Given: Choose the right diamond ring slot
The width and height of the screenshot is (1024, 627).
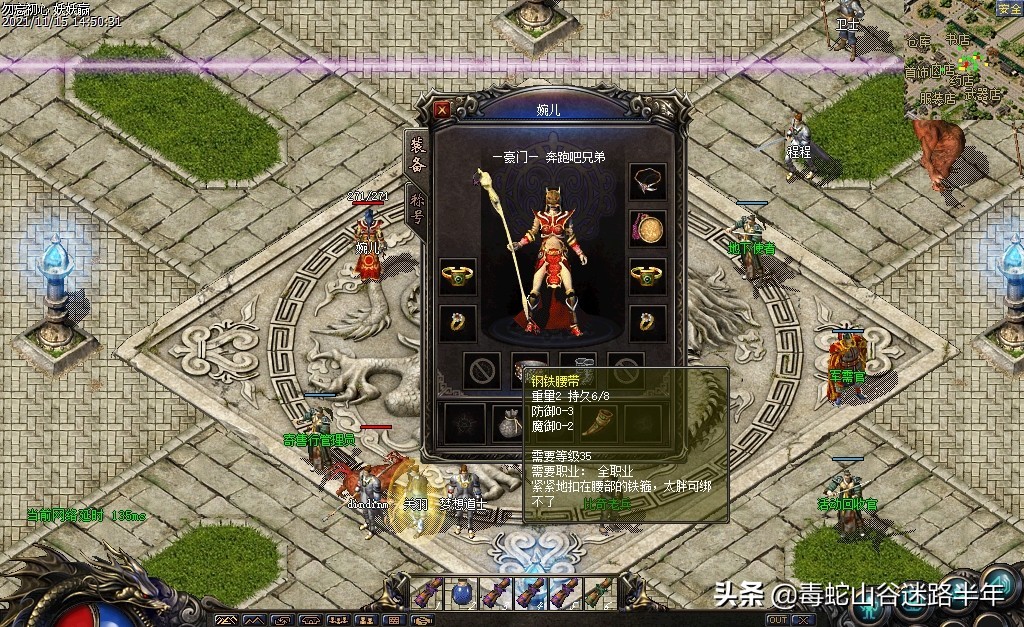Looking at the screenshot, I should [x=647, y=322].
